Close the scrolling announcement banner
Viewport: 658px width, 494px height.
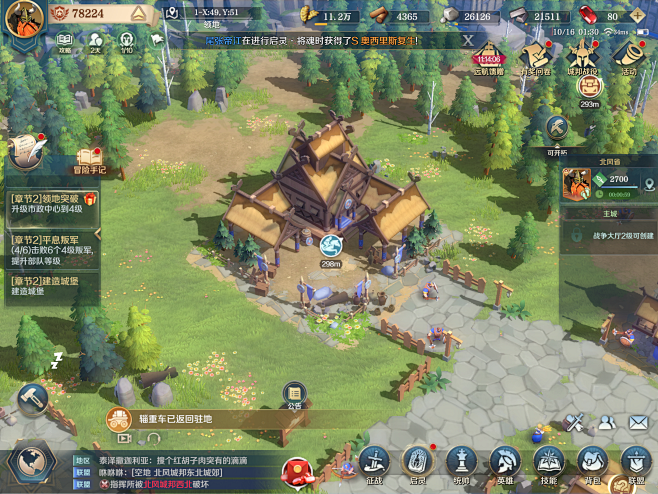click(467, 40)
